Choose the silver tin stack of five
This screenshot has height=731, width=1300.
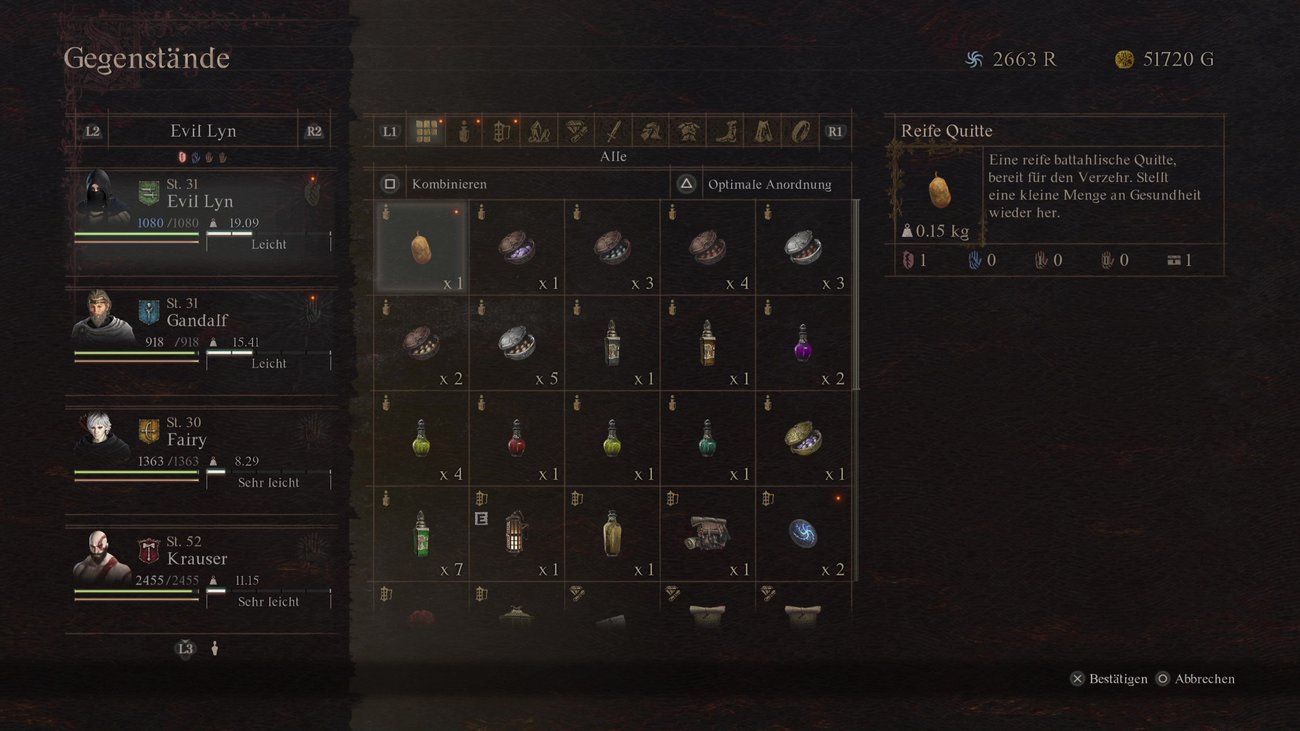click(x=516, y=342)
